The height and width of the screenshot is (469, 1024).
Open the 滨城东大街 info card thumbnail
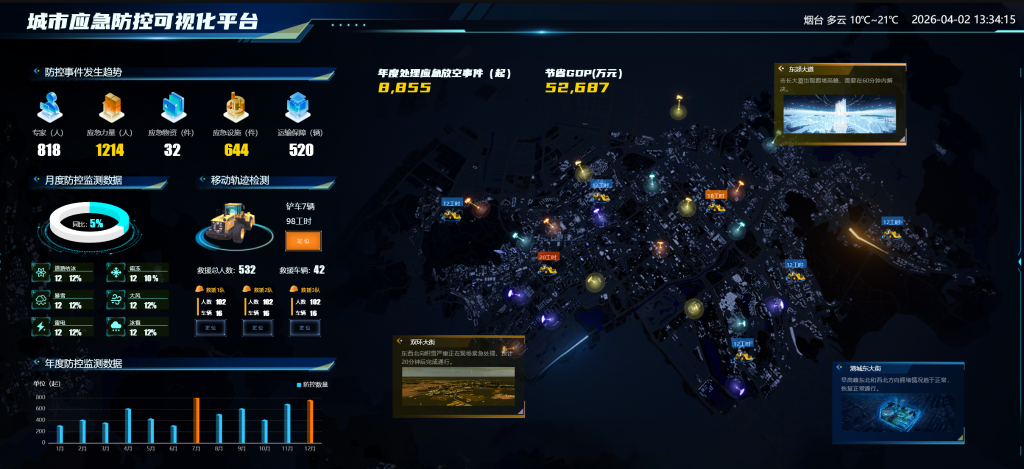click(897, 415)
